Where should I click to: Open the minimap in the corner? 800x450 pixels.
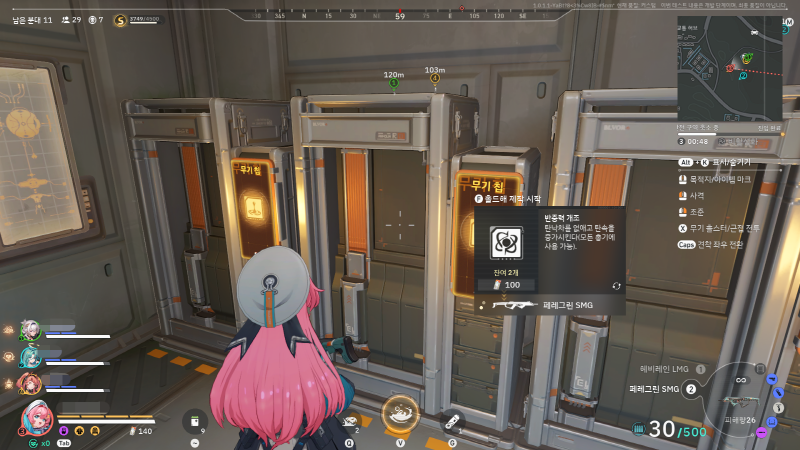(x=730, y=66)
